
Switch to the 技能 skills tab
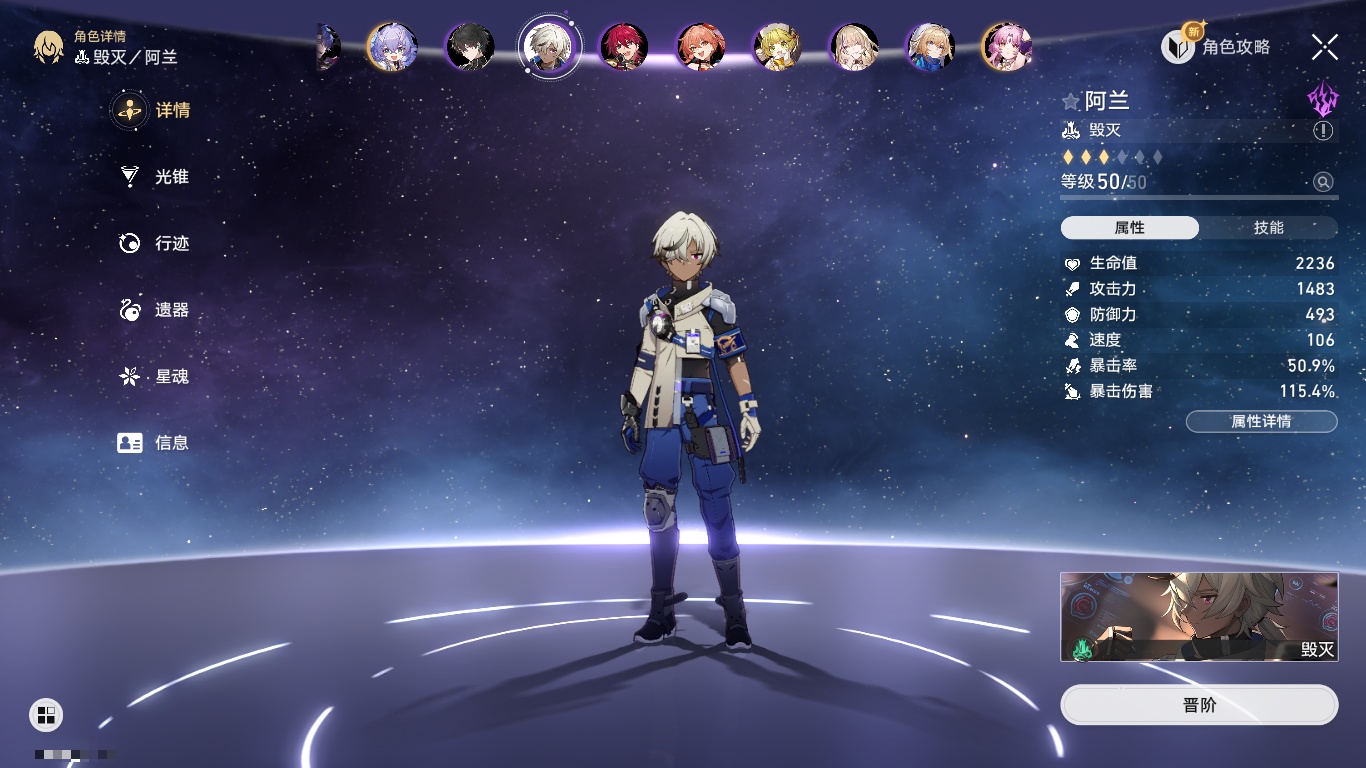[1268, 228]
